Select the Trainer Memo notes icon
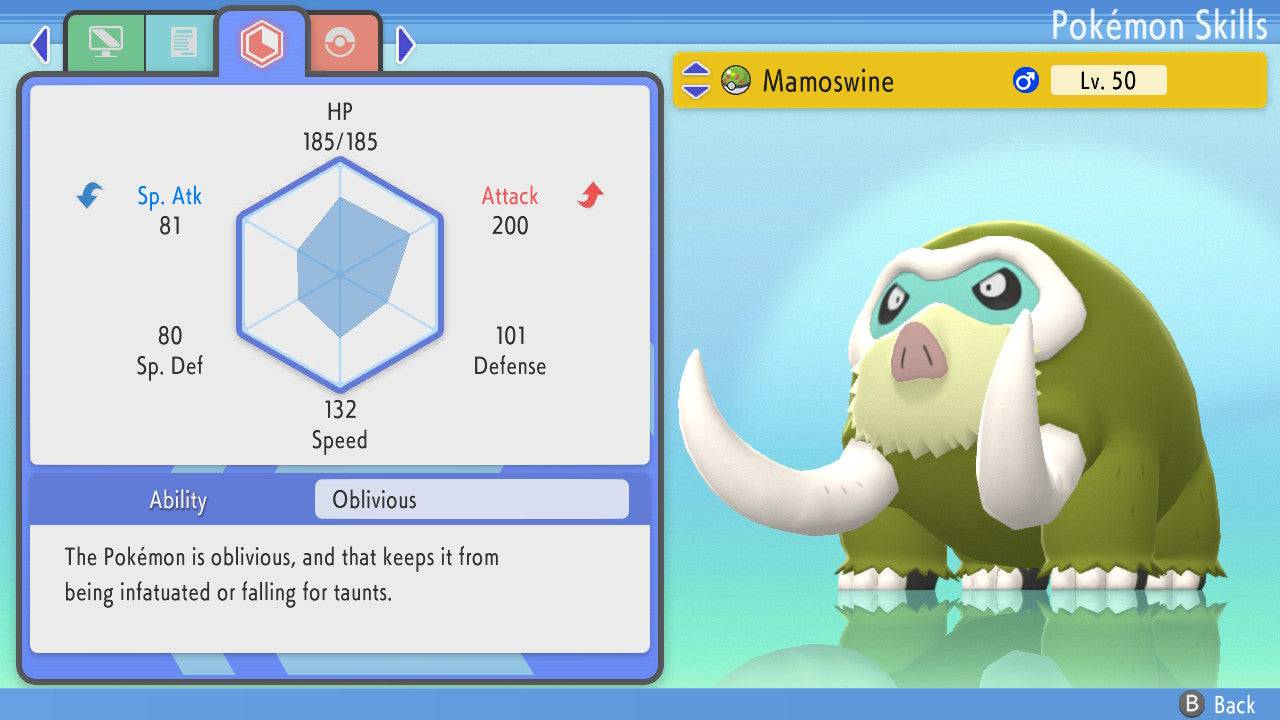The image size is (1280, 720). [180, 42]
